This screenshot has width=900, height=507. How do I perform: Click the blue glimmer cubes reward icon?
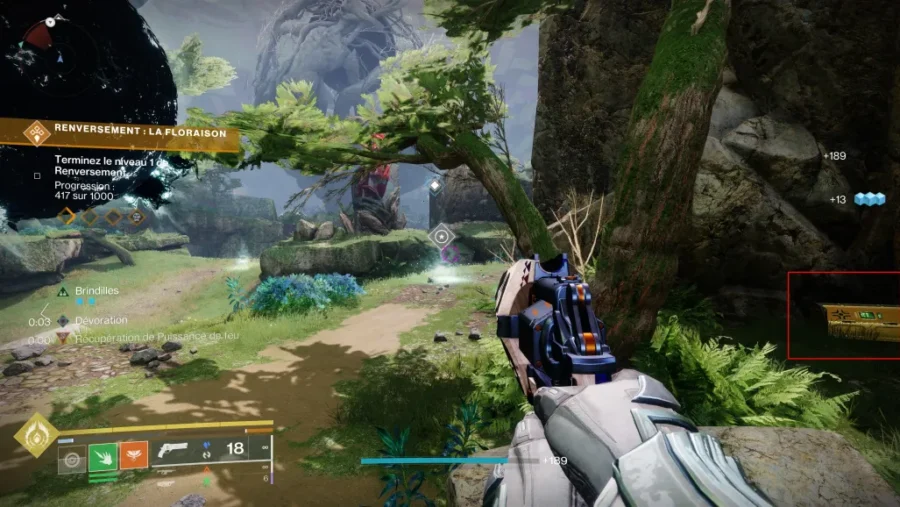(x=871, y=199)
